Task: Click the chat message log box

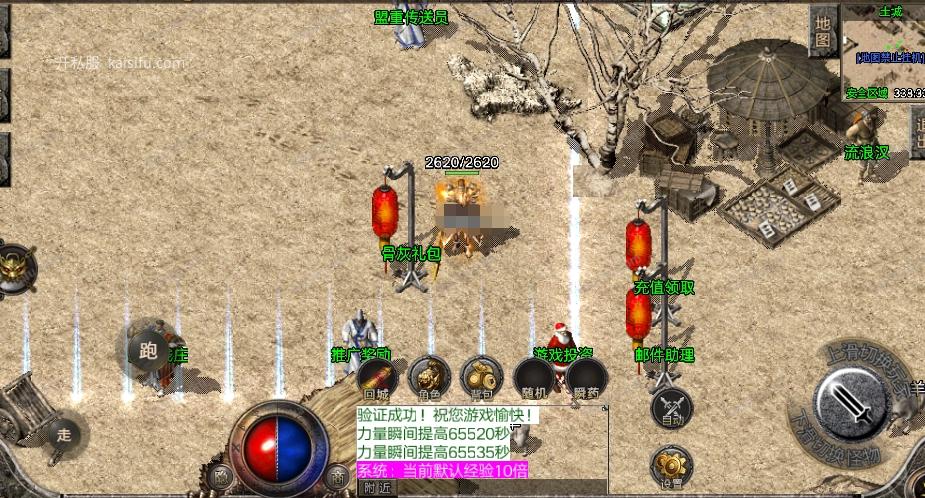Action: click(x=482, y=442)
